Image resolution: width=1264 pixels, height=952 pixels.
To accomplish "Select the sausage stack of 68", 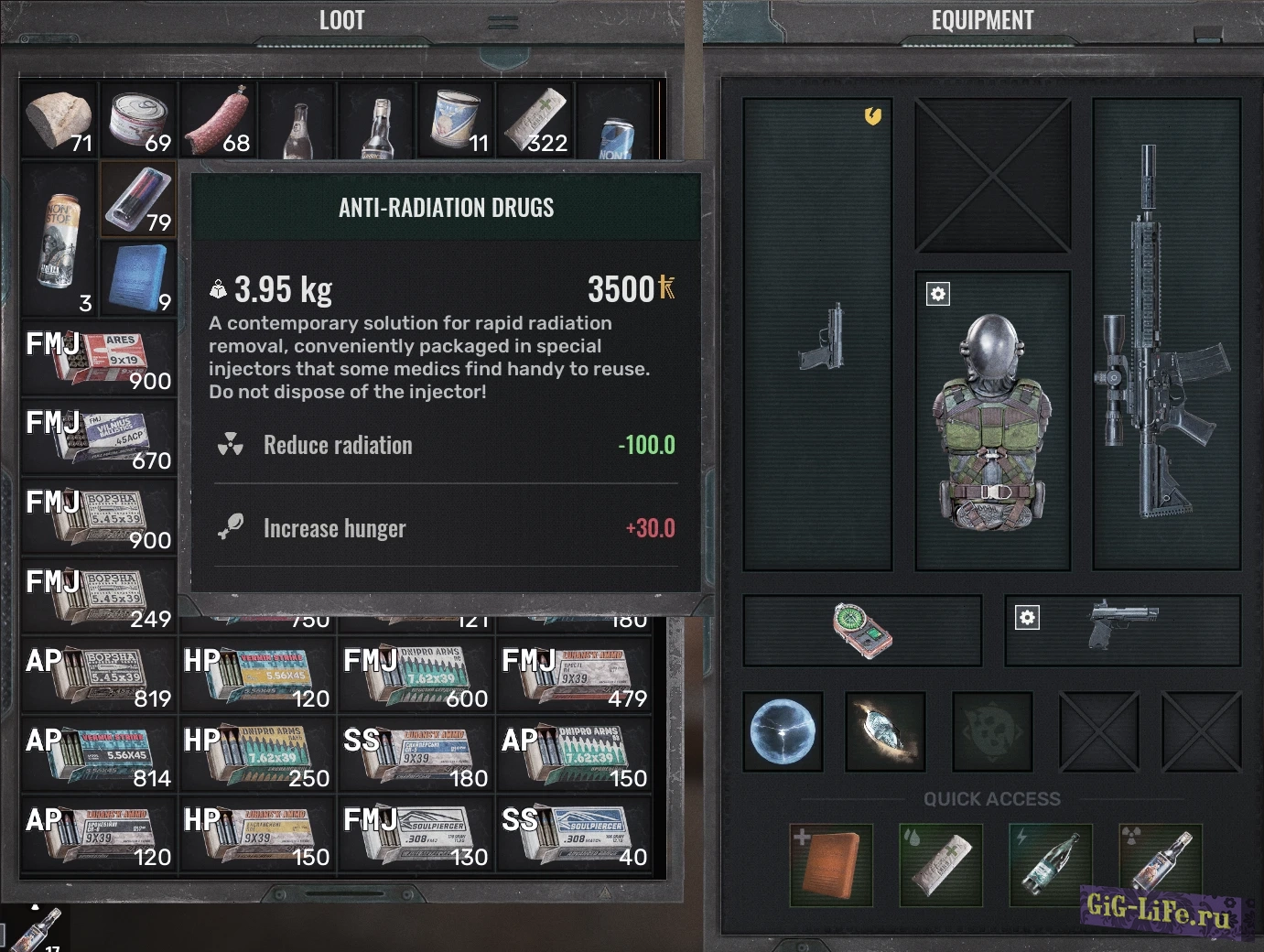I will pos(218,120).
